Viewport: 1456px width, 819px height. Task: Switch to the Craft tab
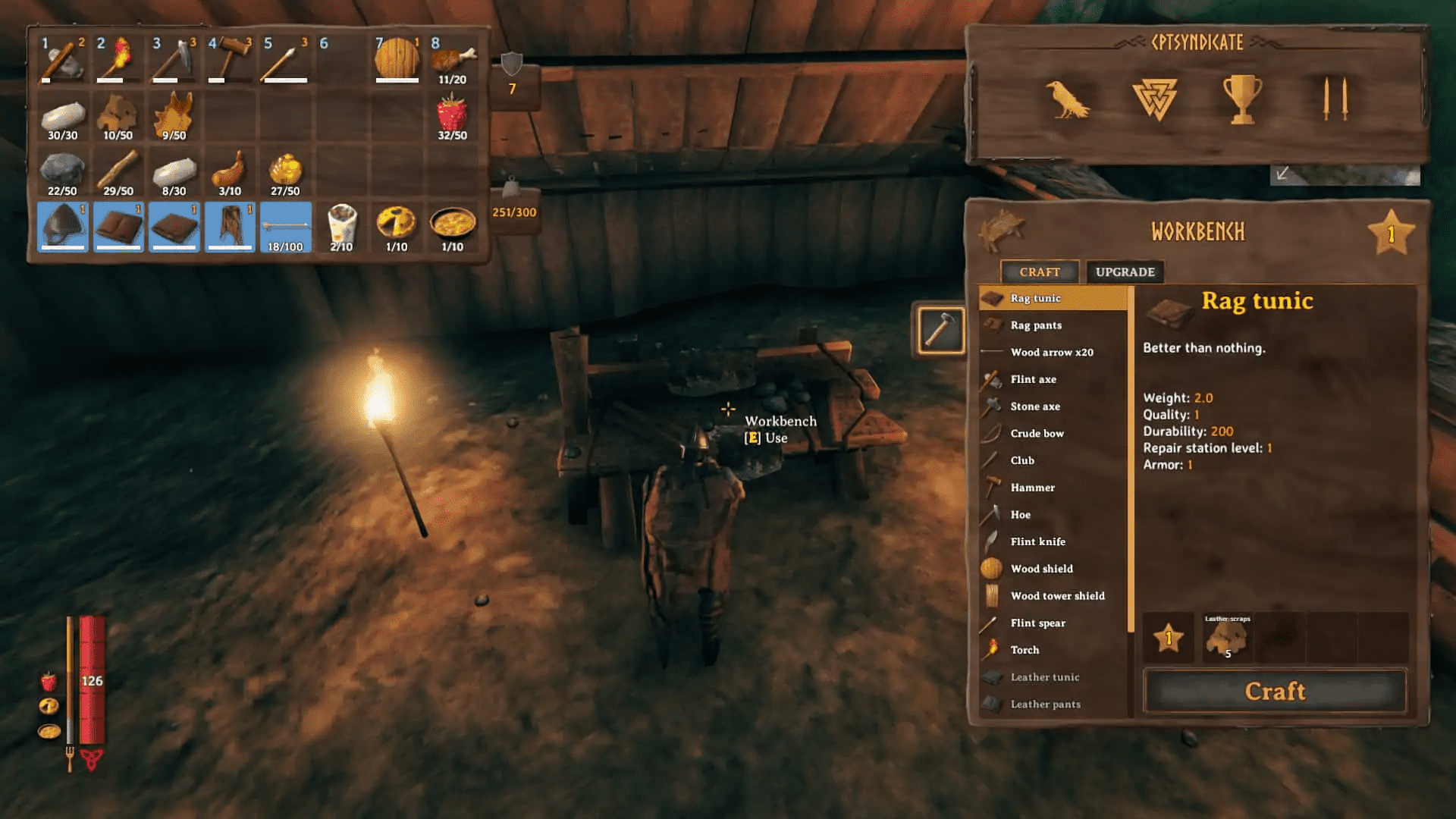(1040, 271)
